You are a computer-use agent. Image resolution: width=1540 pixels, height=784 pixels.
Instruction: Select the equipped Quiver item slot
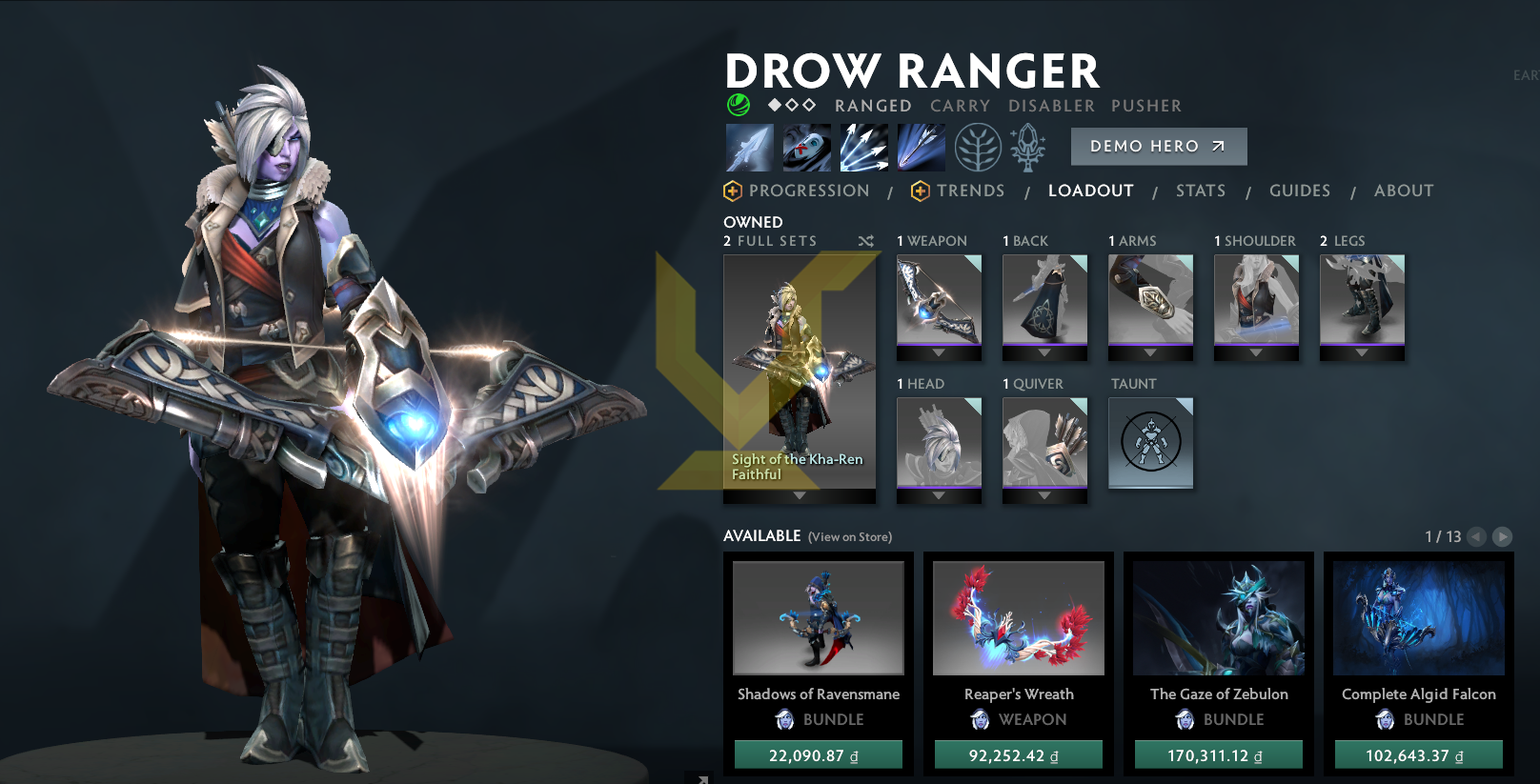1044,443
